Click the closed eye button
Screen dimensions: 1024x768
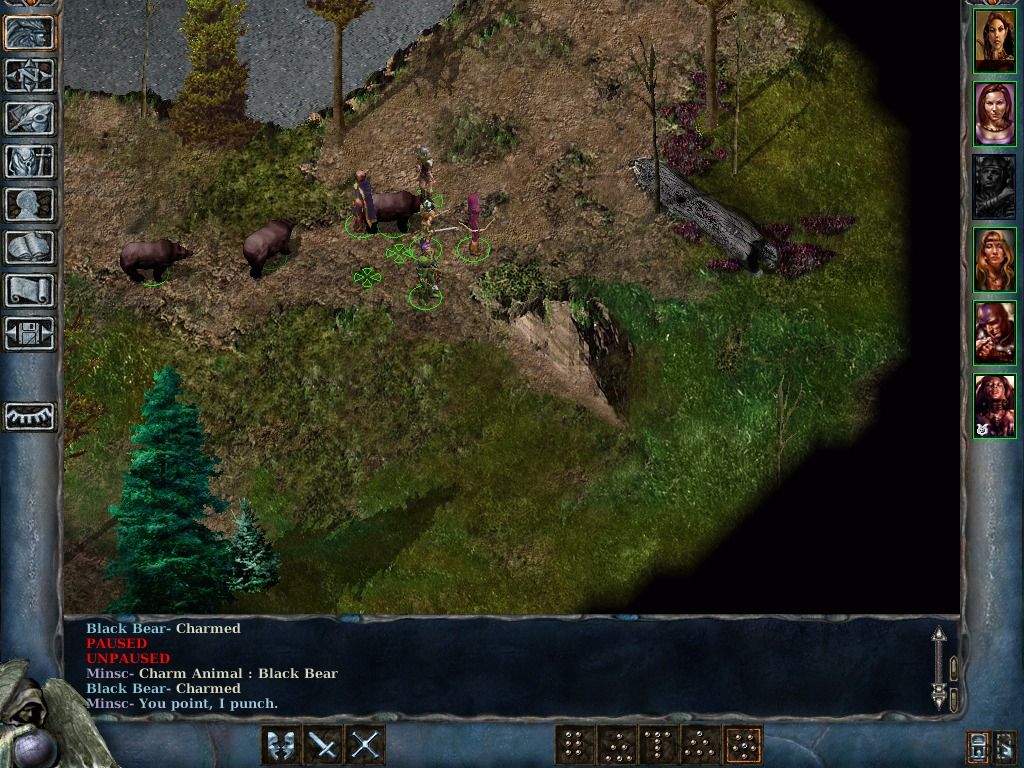[30, 415]
